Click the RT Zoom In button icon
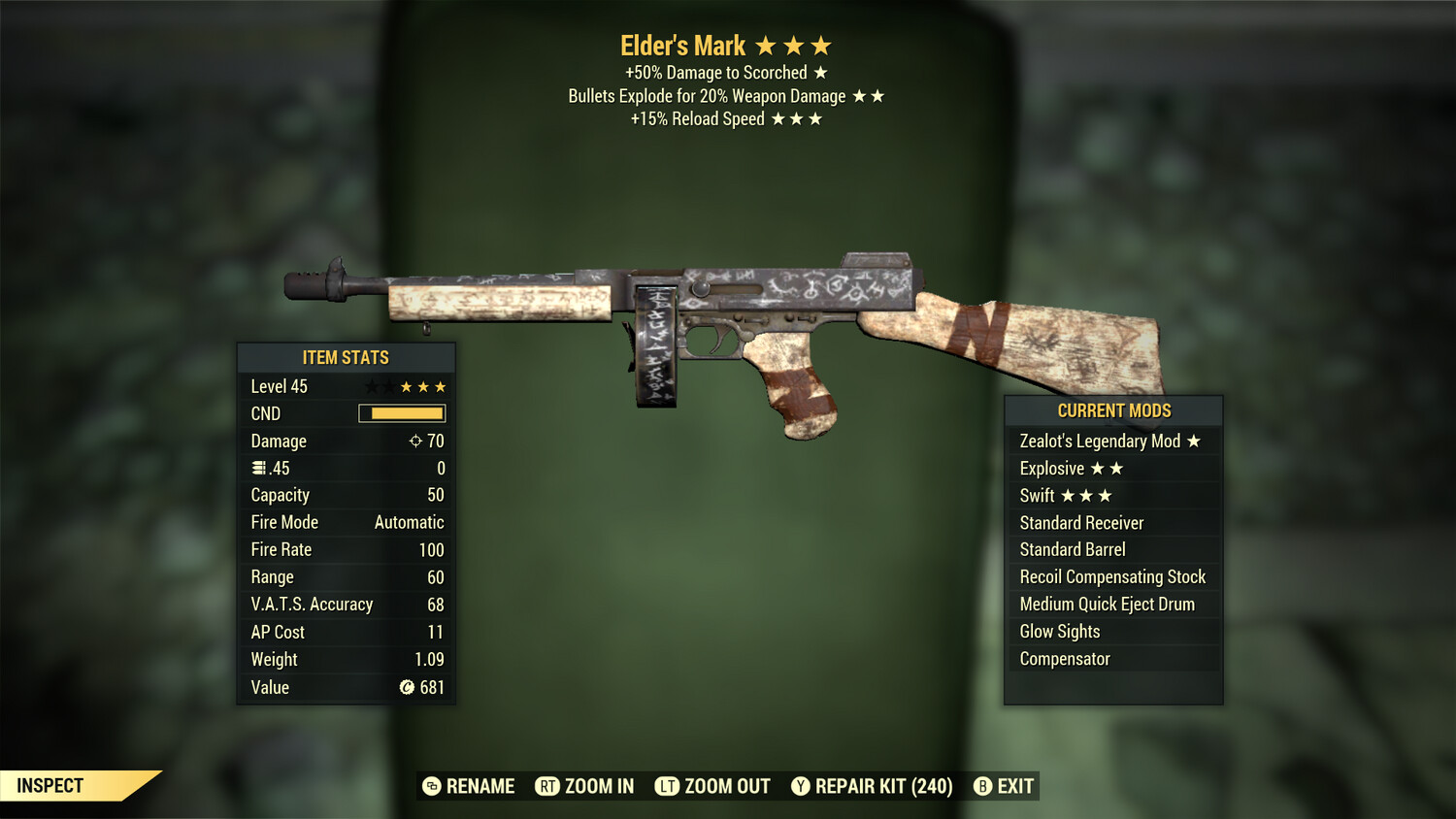 (546, 786)
